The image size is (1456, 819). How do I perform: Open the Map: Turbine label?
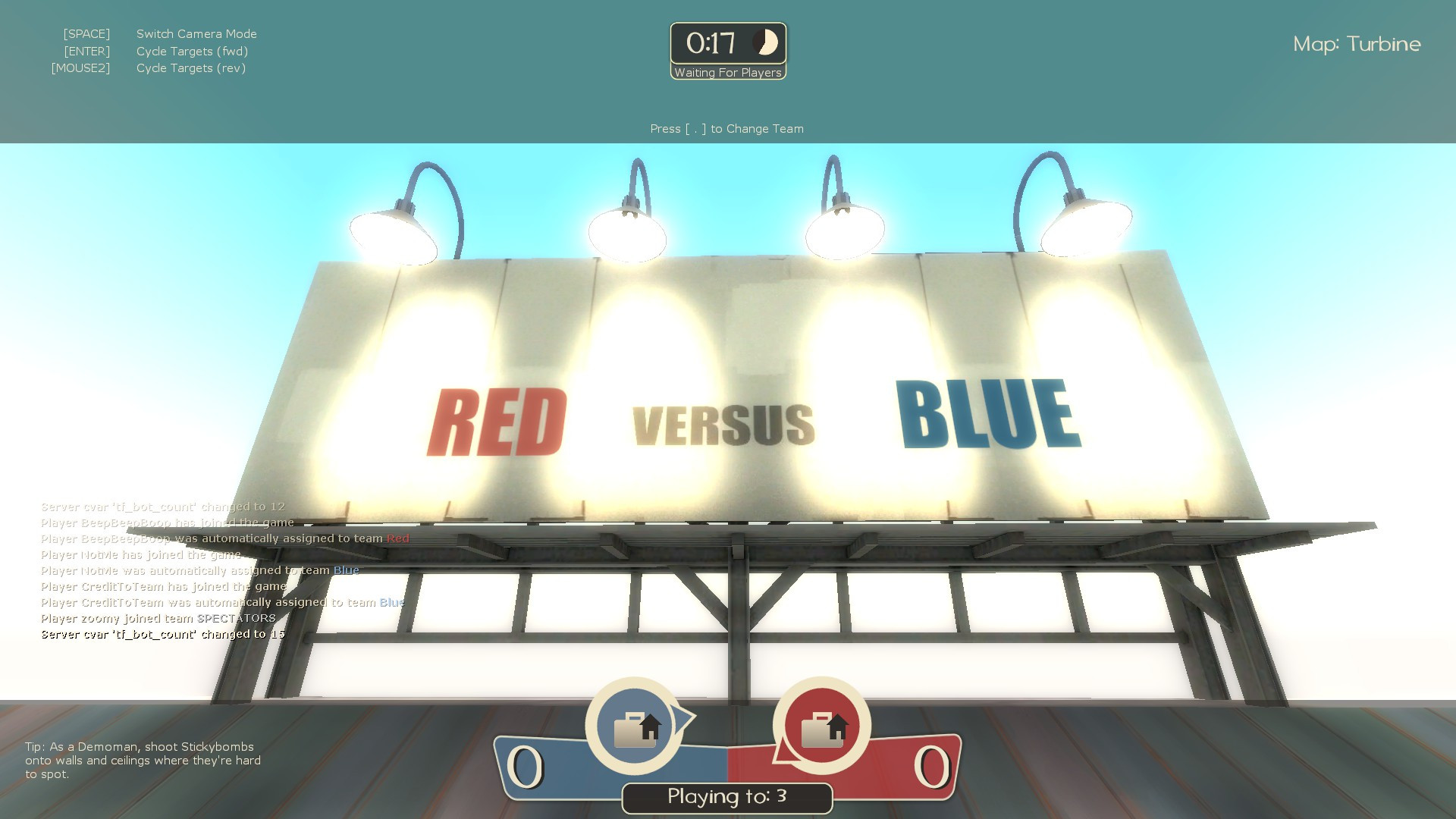pos(1357,44)
